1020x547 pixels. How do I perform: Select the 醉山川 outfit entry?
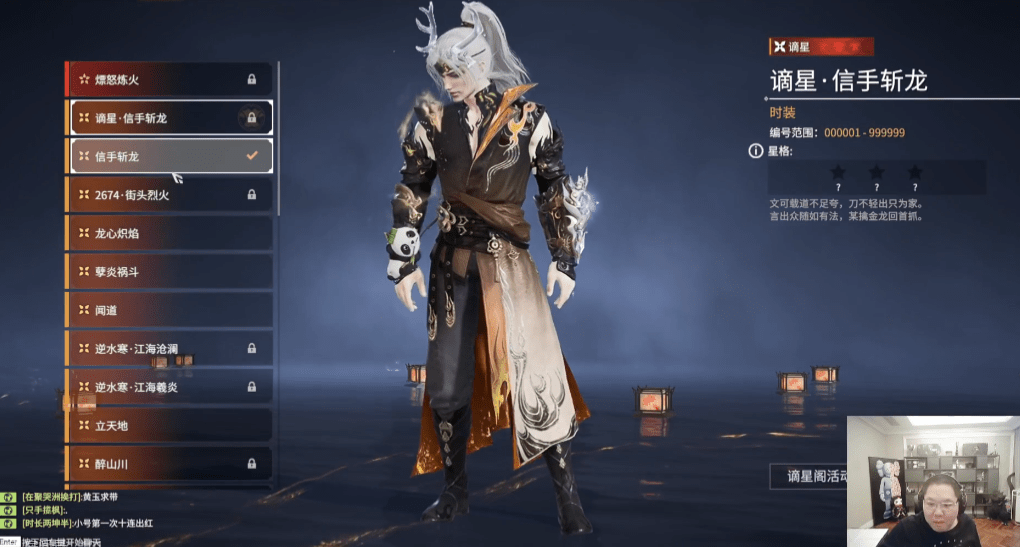pos(168,464)
